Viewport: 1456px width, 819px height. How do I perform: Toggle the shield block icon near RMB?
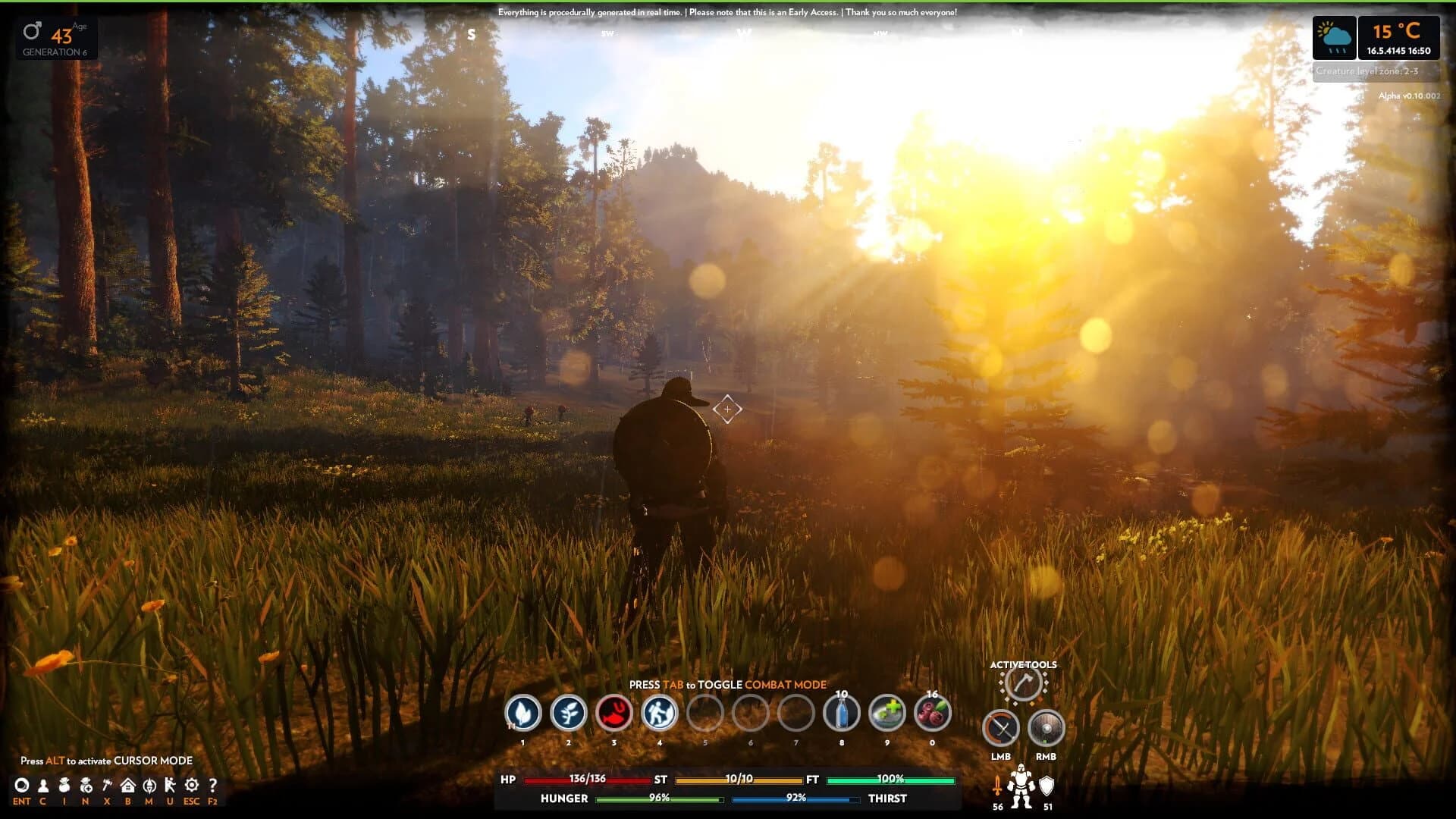click(x=1046, y=727)
